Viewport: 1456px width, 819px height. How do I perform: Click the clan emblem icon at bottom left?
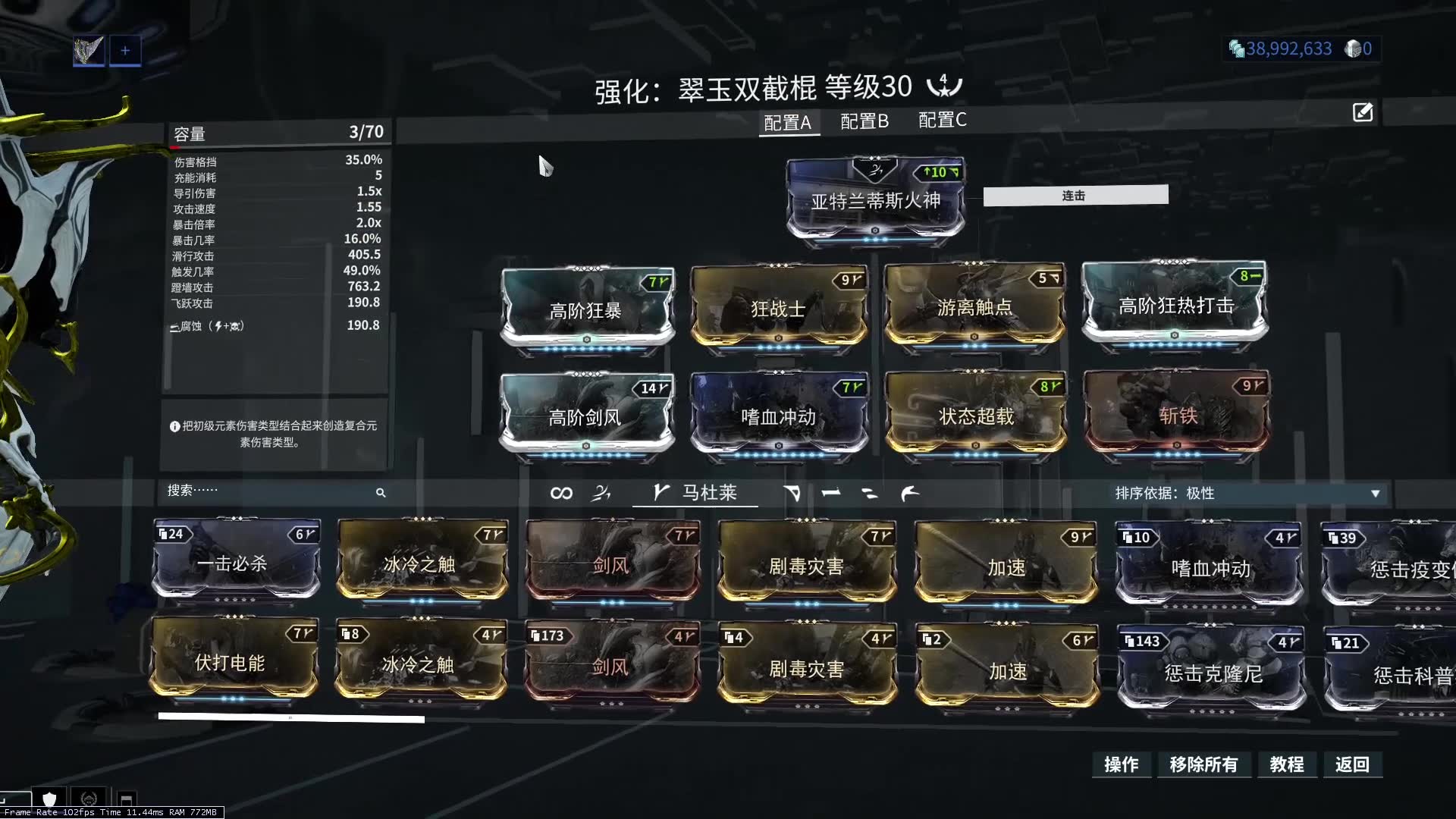click(x=89, y=799)
